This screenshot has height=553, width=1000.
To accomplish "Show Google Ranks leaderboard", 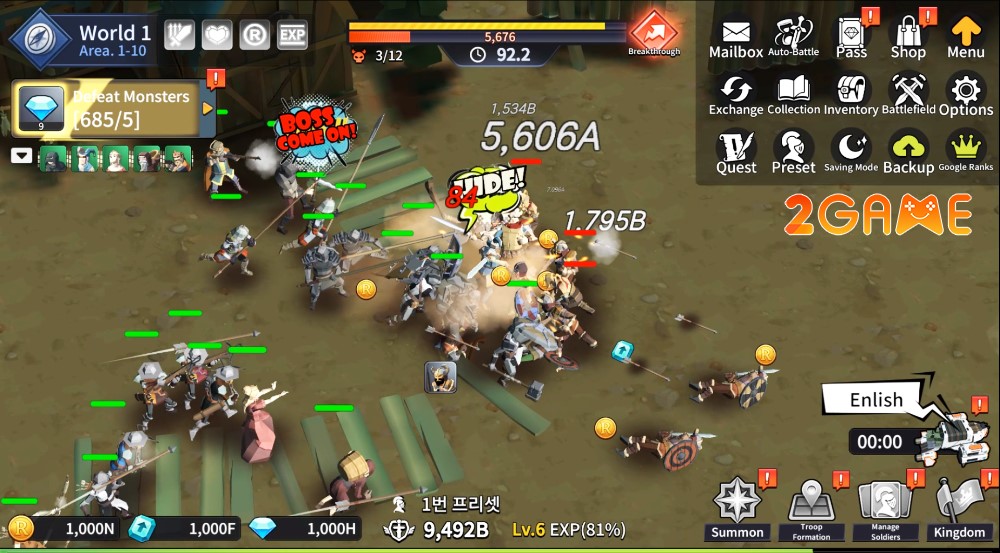I will click(966, 153).
